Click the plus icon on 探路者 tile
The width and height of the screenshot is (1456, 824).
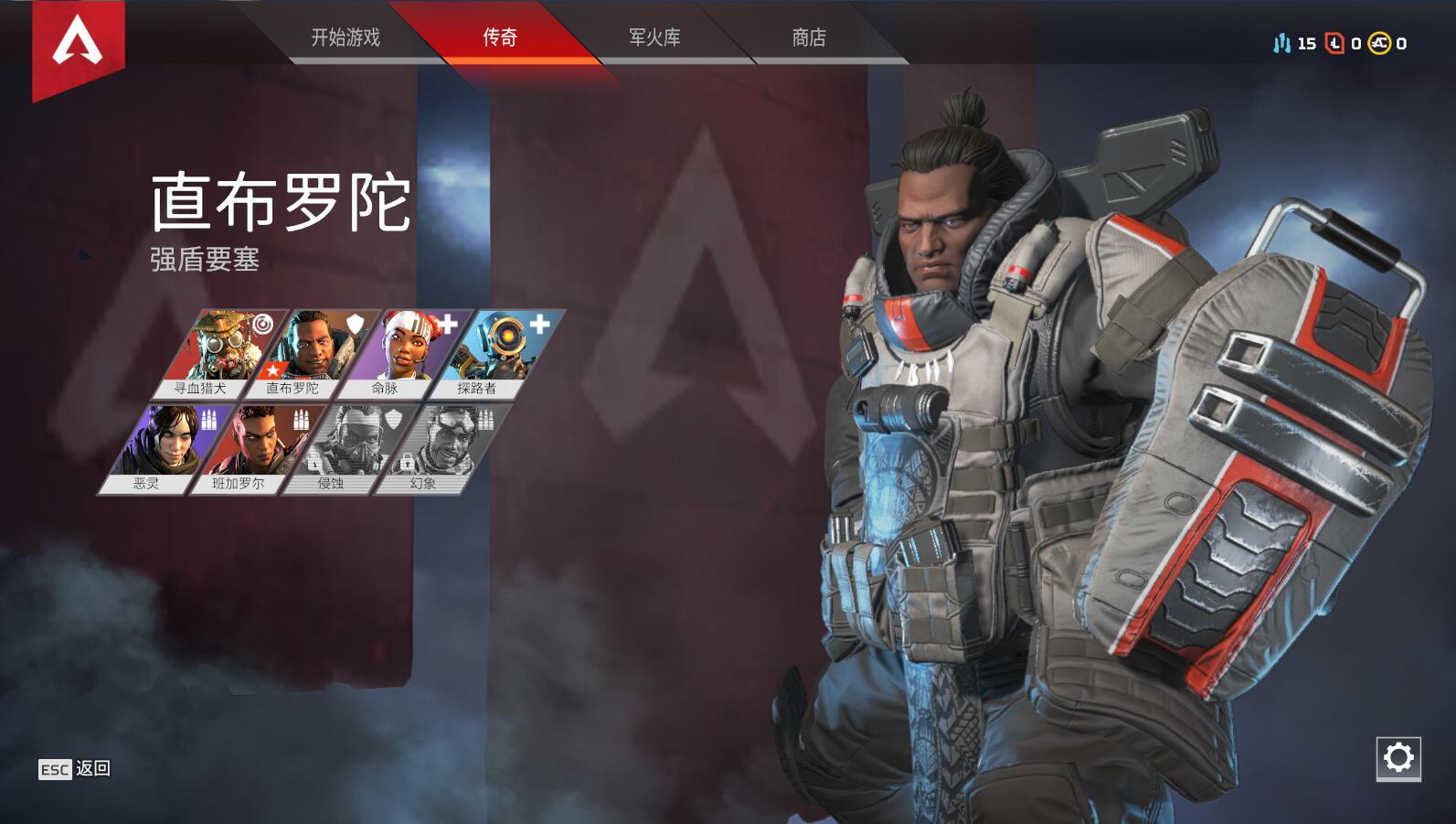[x=537, y=324]
